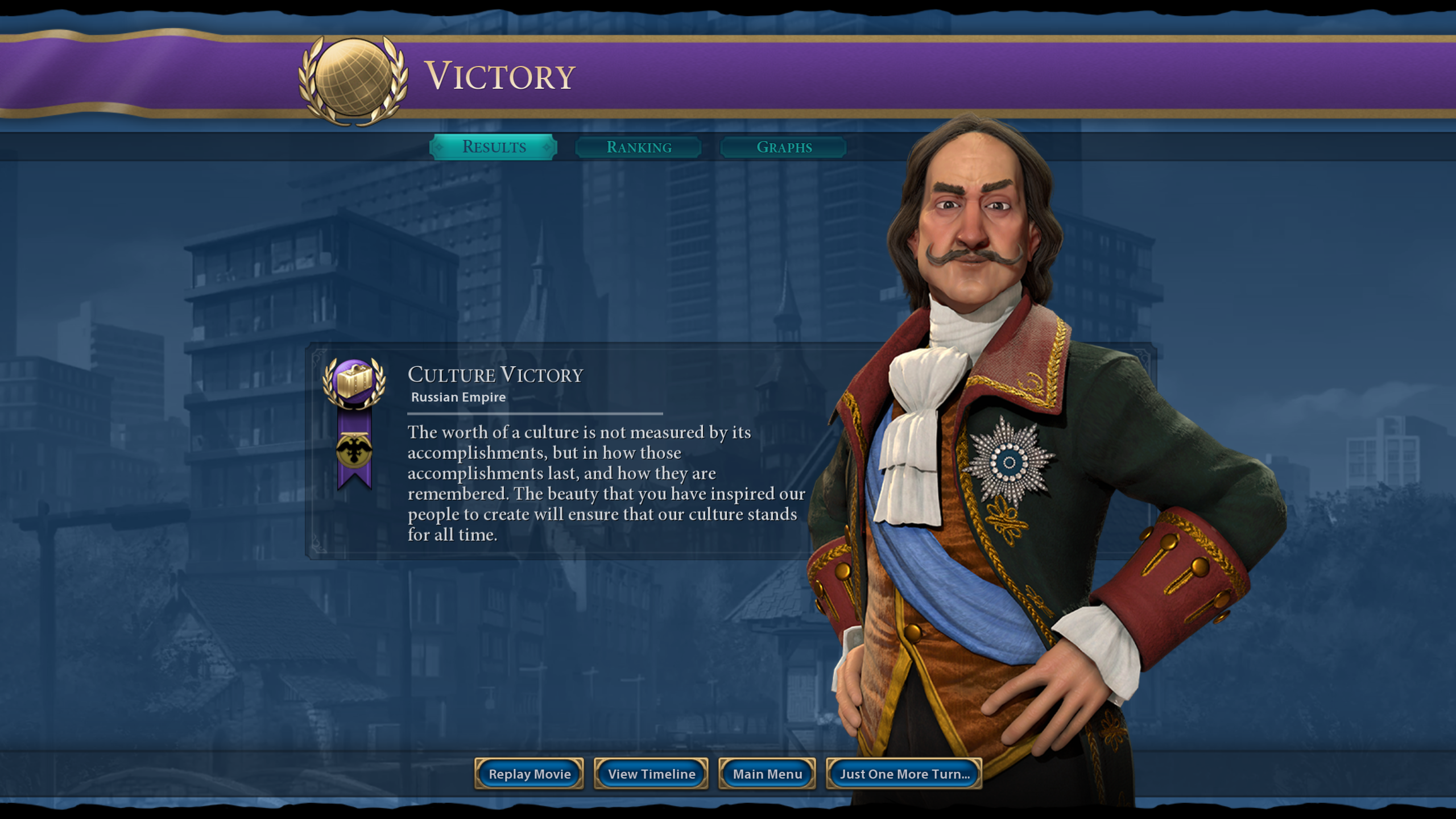Return to the Main Menu
This screenshot has width=1456, height=819.
click(767, 773)
